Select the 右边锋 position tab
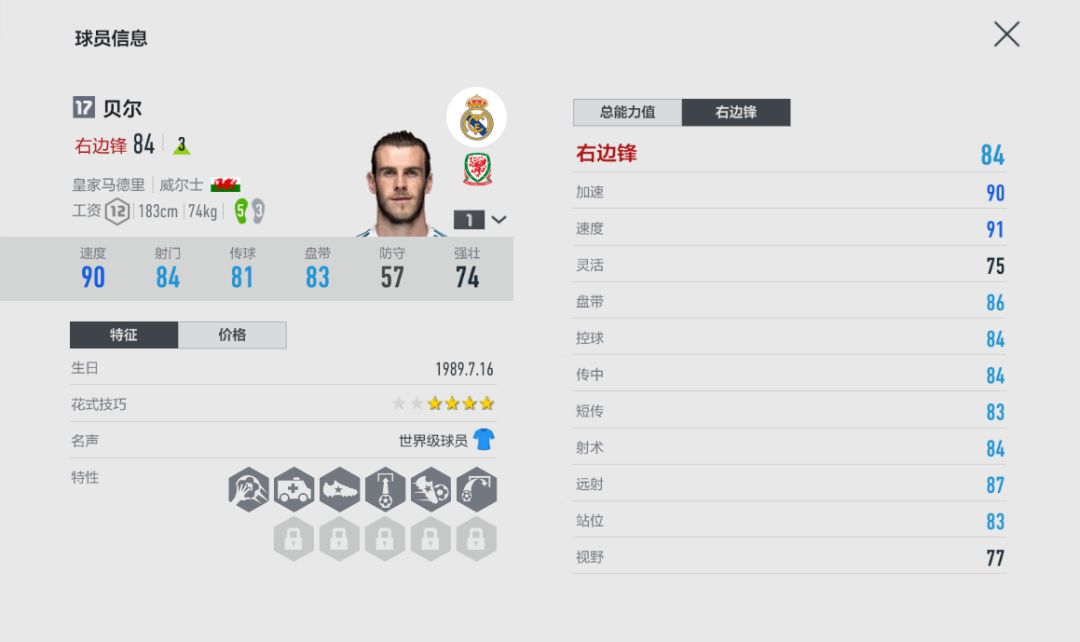 pos(736,112)
